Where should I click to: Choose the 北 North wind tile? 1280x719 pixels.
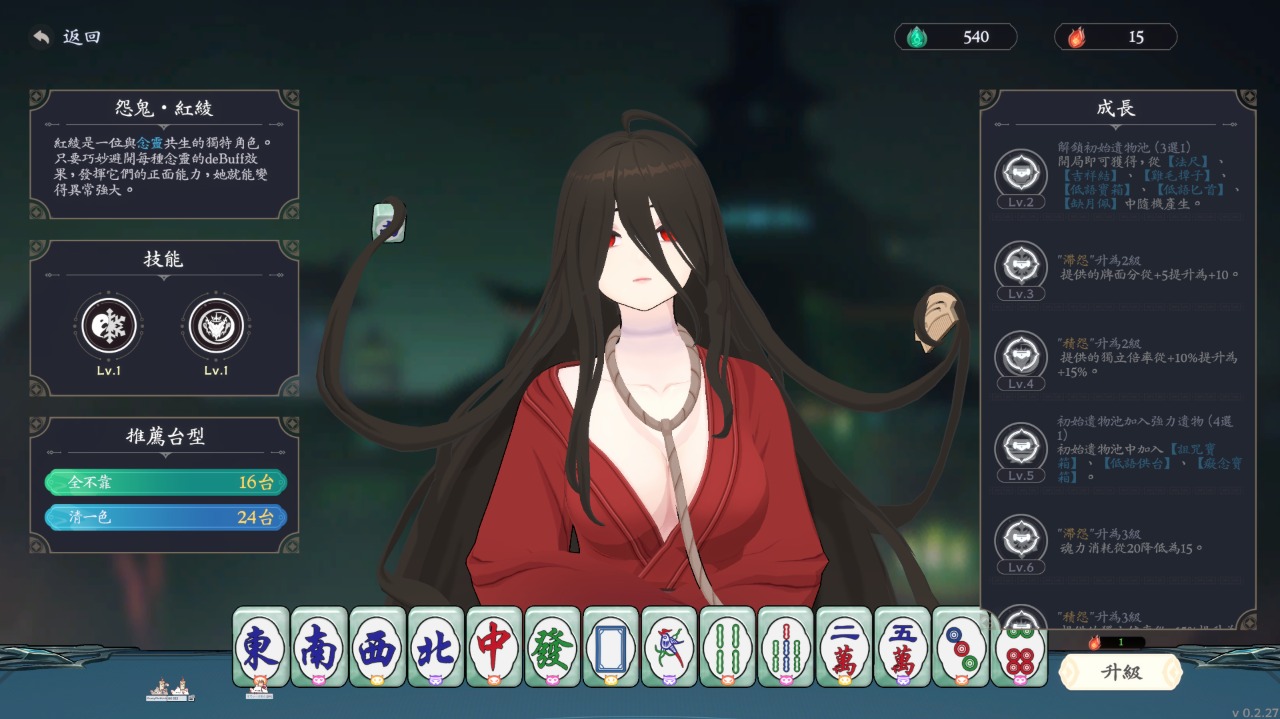point(436,646)
